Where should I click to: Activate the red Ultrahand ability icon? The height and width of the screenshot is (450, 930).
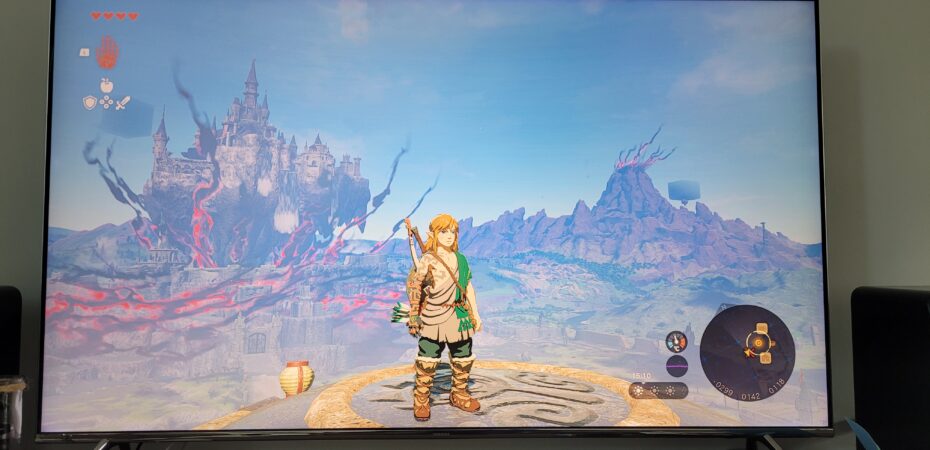tap(107, 51)
